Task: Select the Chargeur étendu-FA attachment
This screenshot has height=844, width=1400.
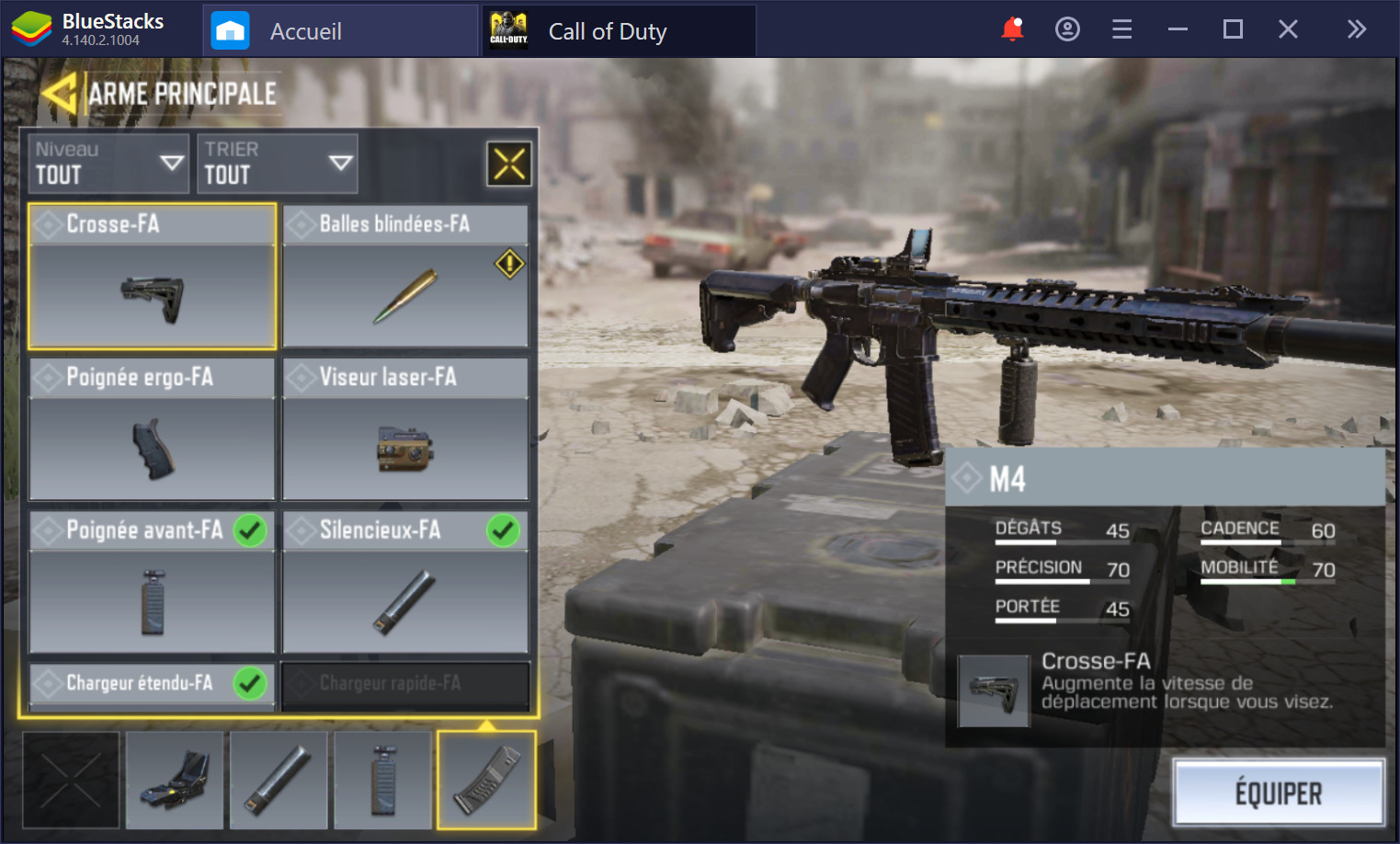Action: tap(153, 686)
